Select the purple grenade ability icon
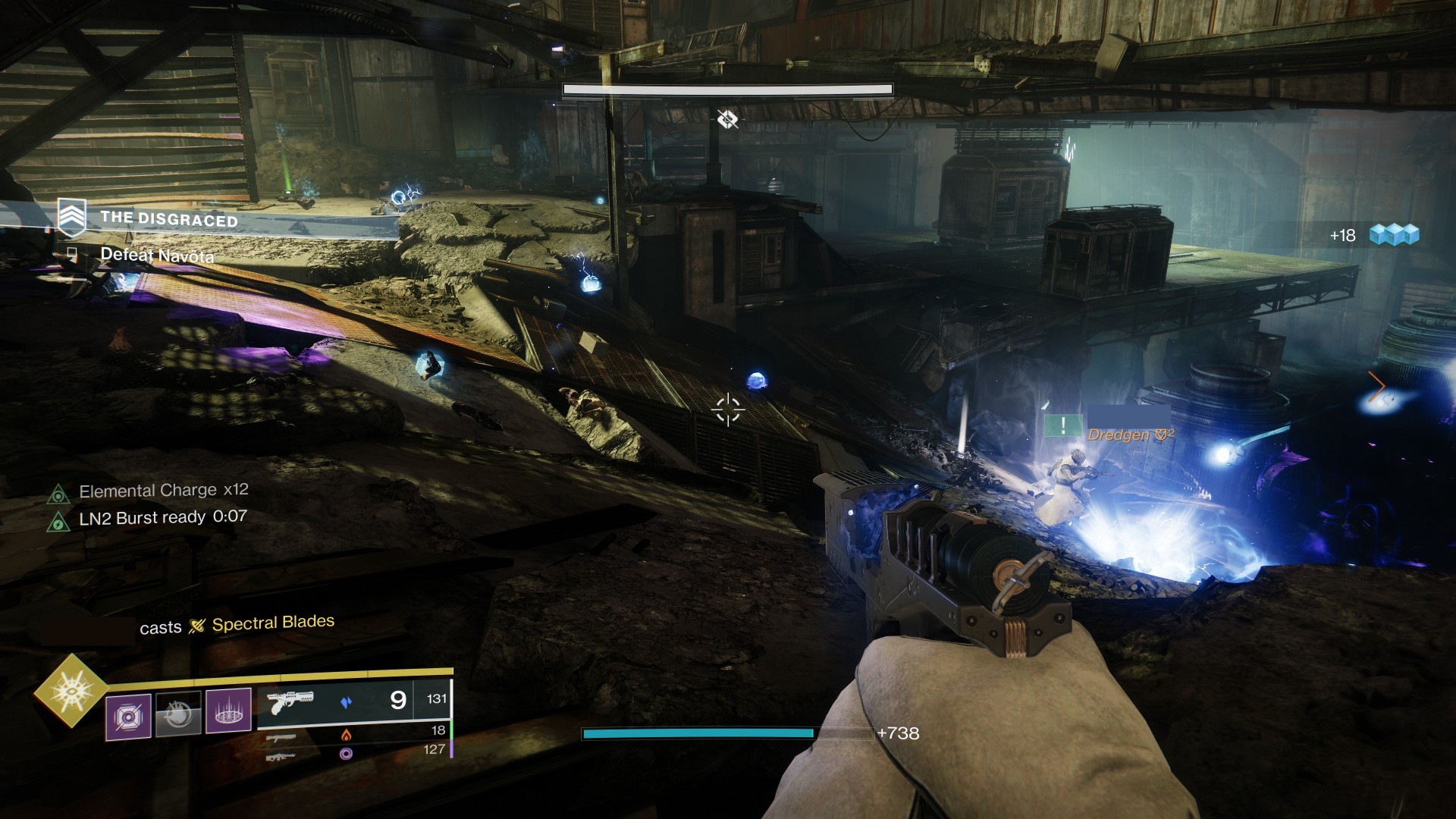1456x819 pixels. 128,715
